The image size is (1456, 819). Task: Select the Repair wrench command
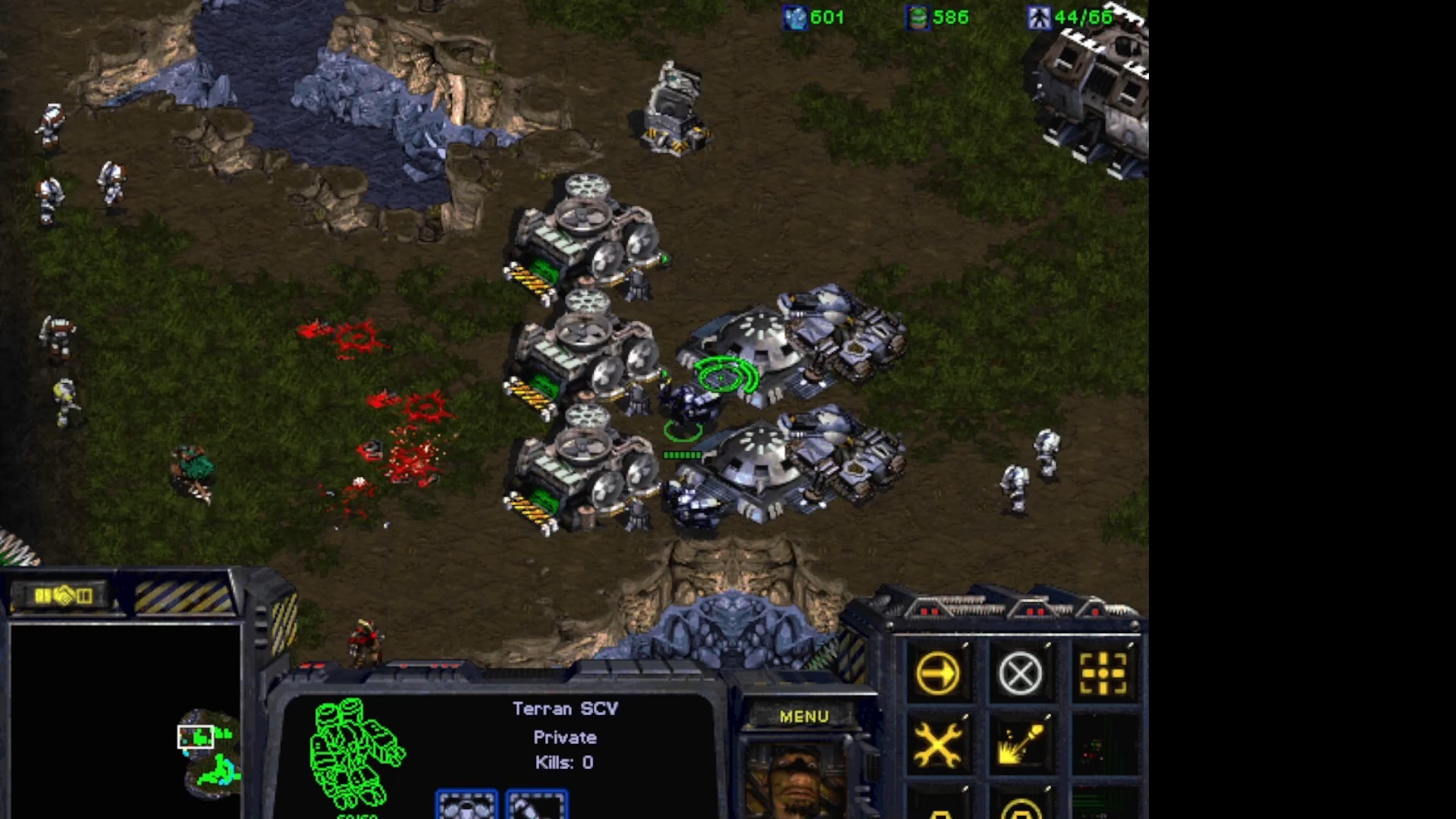click(937, 745)
